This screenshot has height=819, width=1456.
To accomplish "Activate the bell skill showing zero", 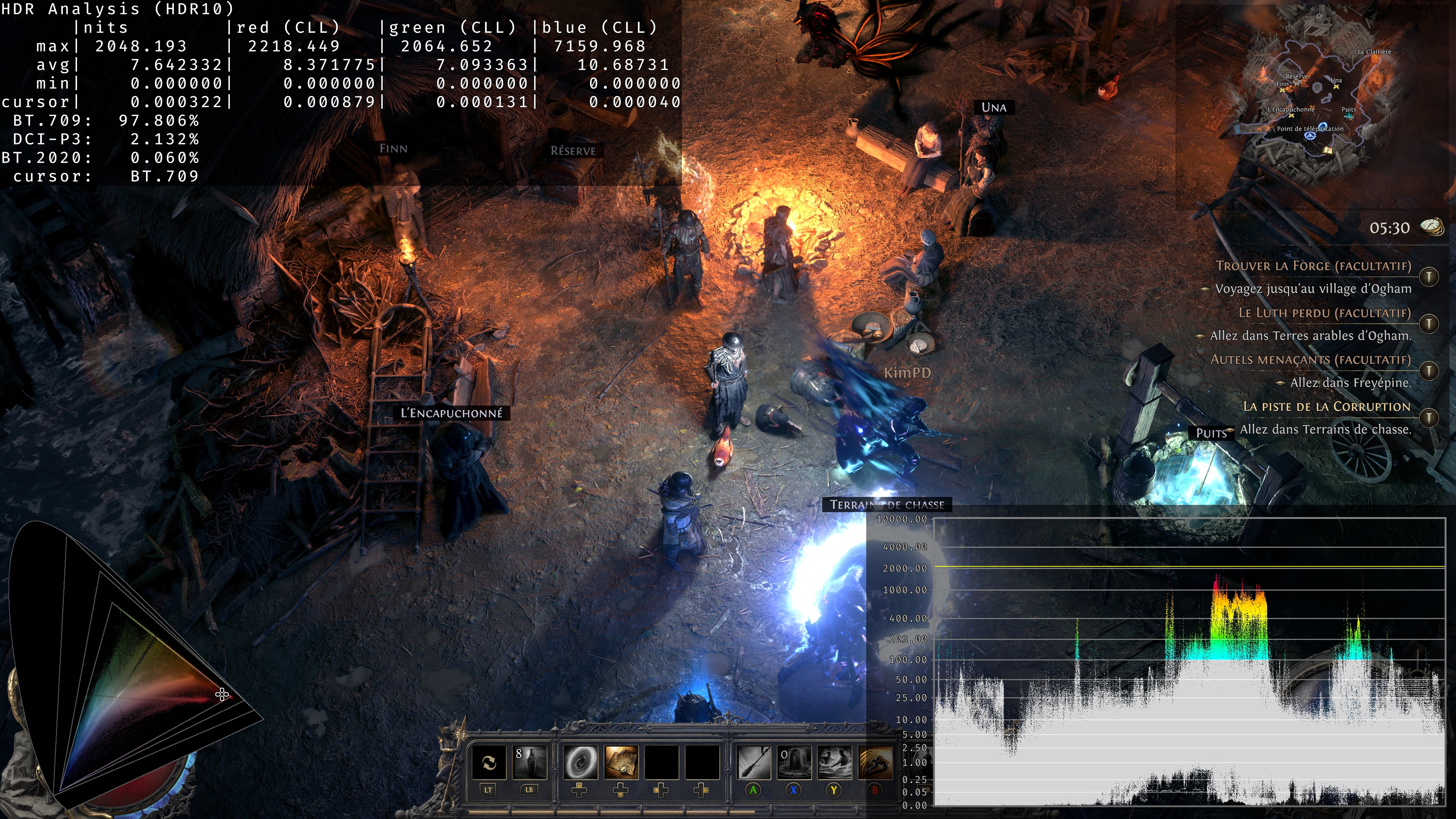I will point(794,762).
